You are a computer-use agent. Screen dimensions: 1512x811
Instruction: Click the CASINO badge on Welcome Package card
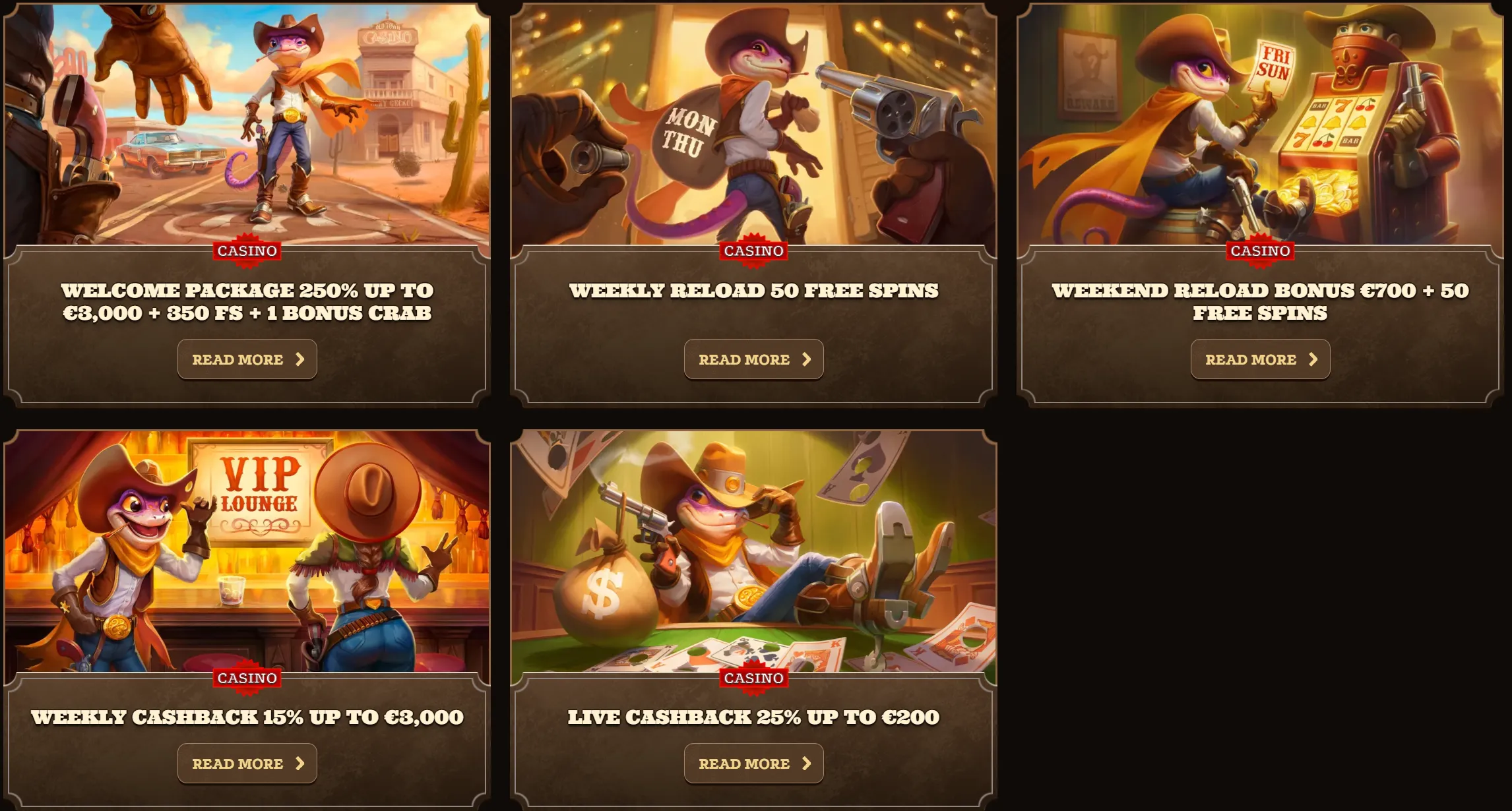247,251
